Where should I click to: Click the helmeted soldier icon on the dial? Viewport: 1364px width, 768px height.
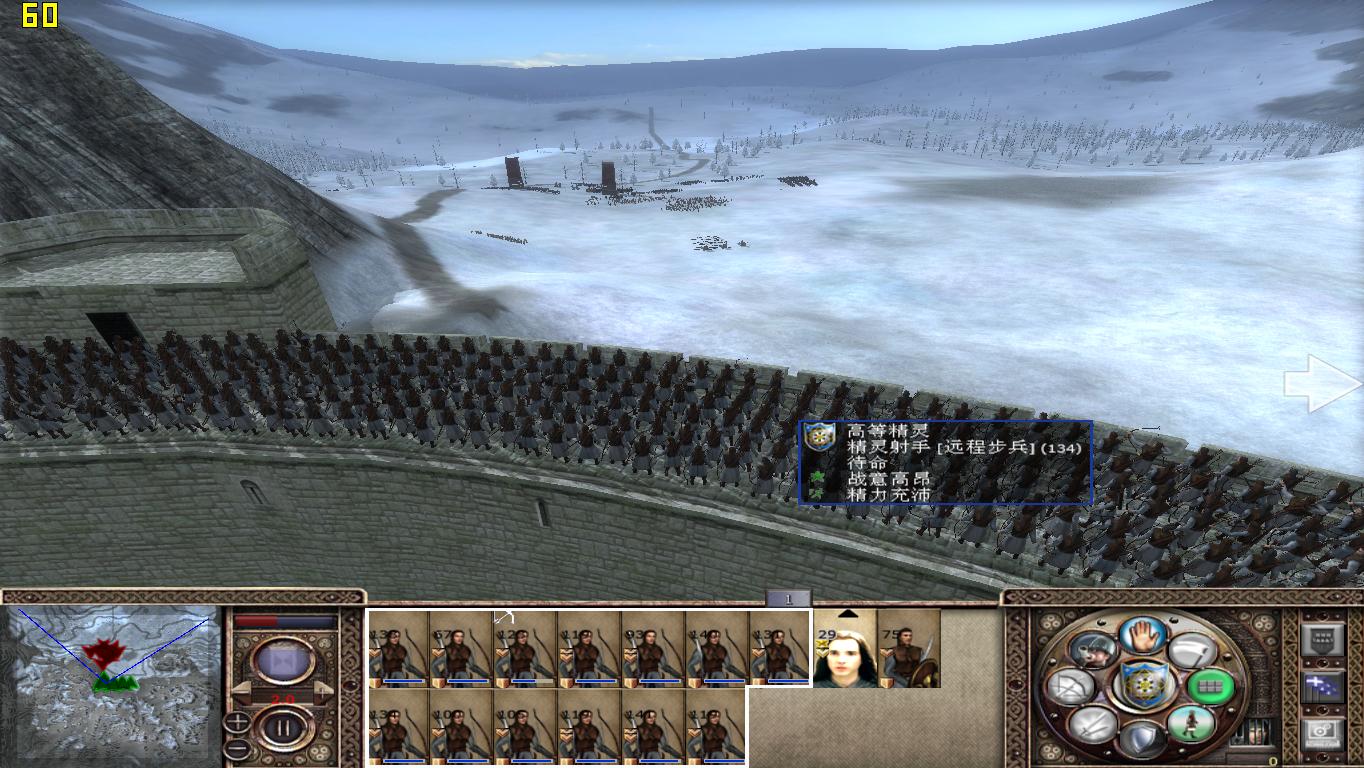click(1093, 650)
